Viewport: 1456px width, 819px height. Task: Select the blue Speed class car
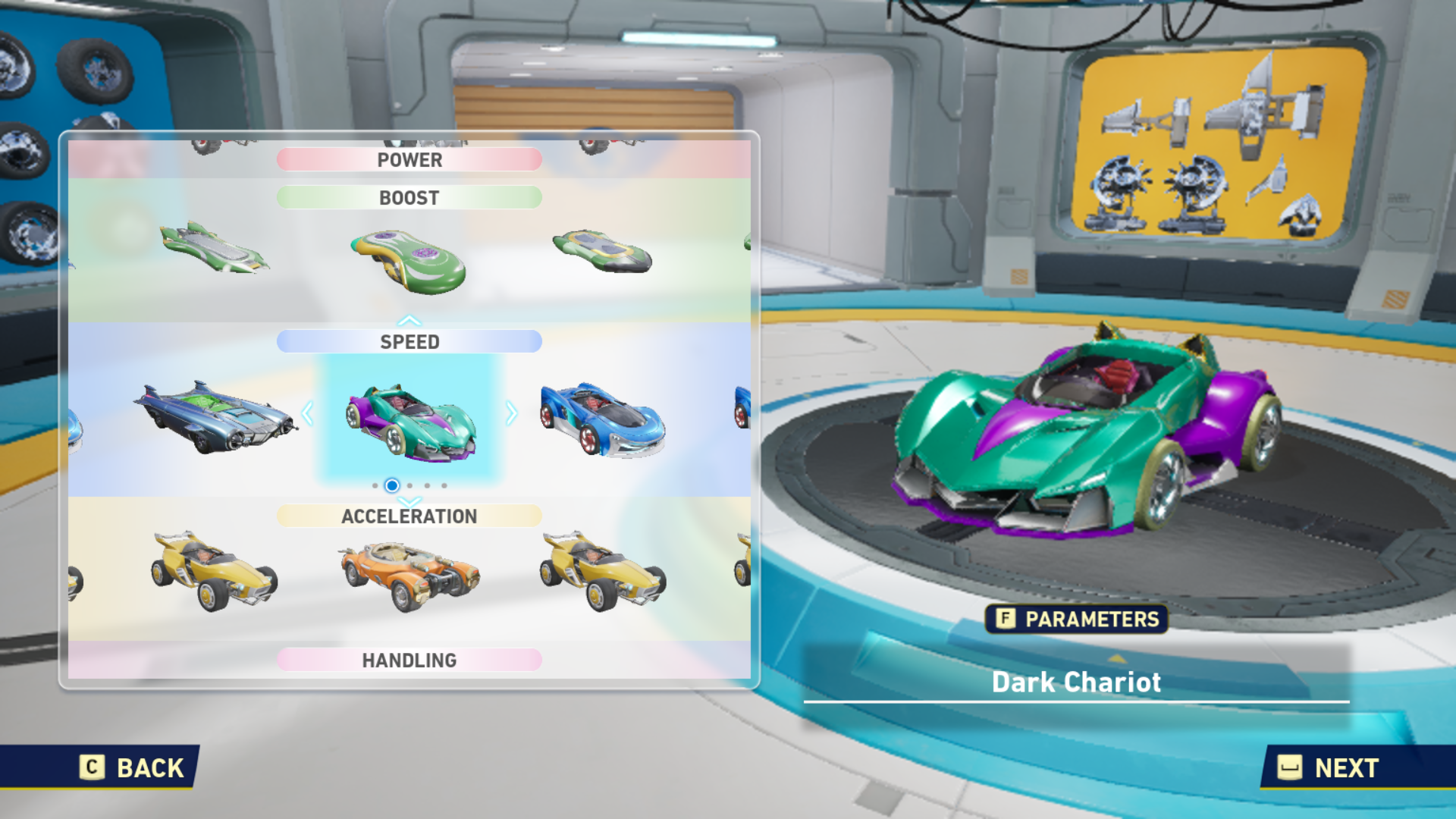click(603, 421)
